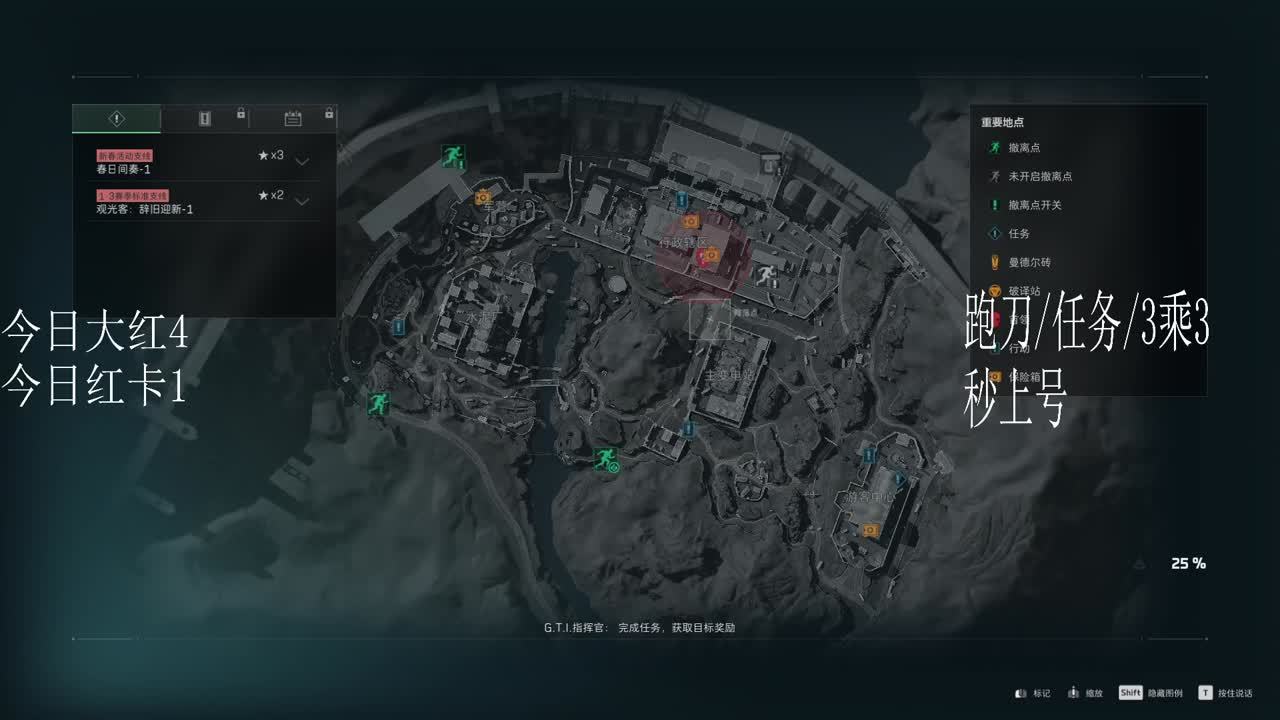This screenshot has width=1280, height=720.
Task: Select 未开启撤离点 legend entry
Action: pos(1039,176)
